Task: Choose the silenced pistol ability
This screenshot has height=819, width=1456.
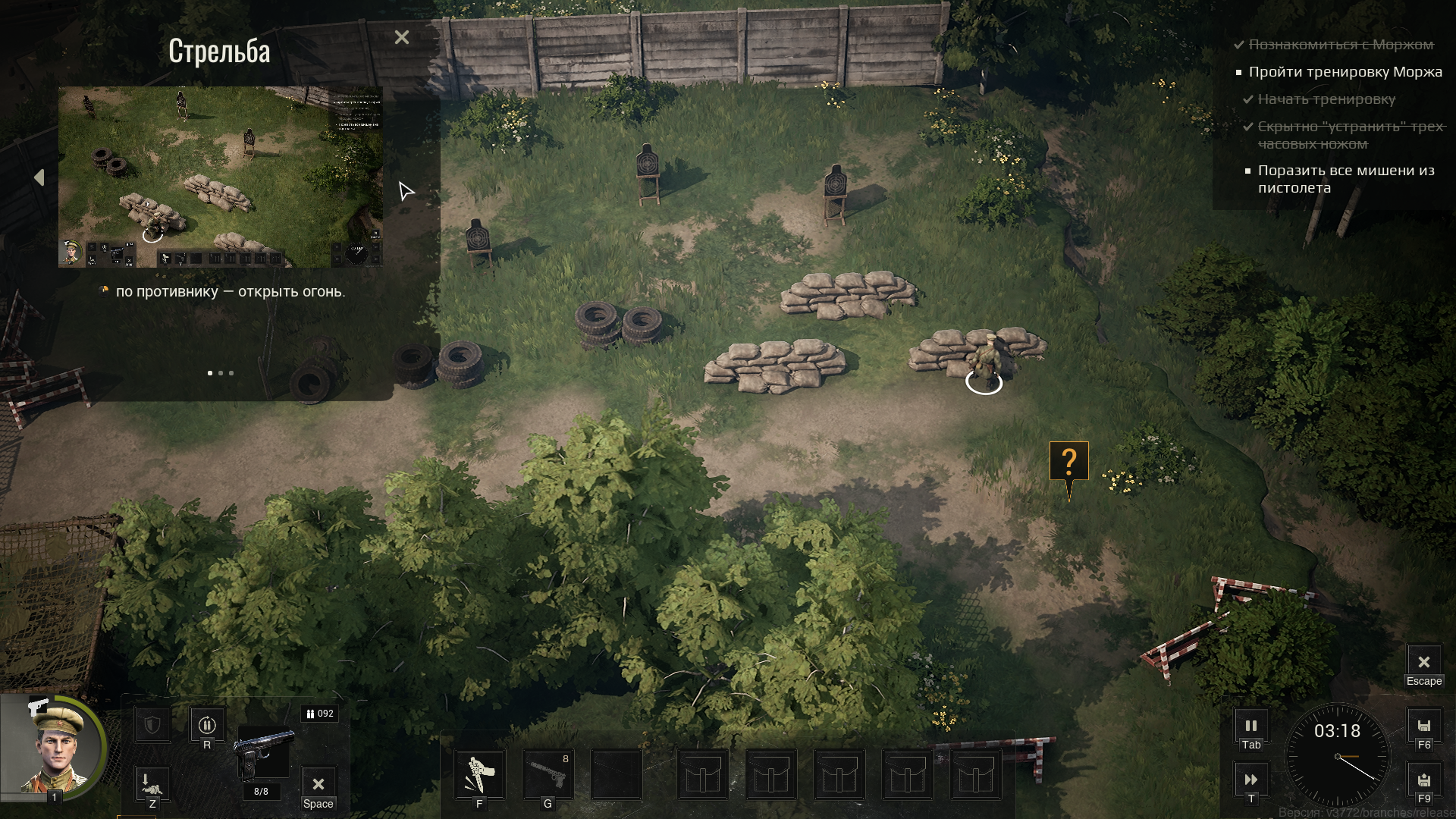Action: [x=548, y=775]
